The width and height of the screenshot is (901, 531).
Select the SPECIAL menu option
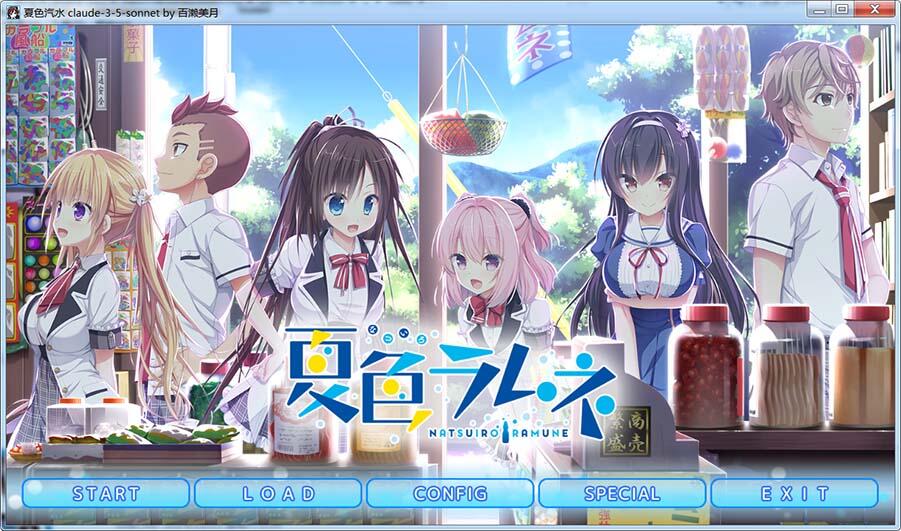click(622, 493)
